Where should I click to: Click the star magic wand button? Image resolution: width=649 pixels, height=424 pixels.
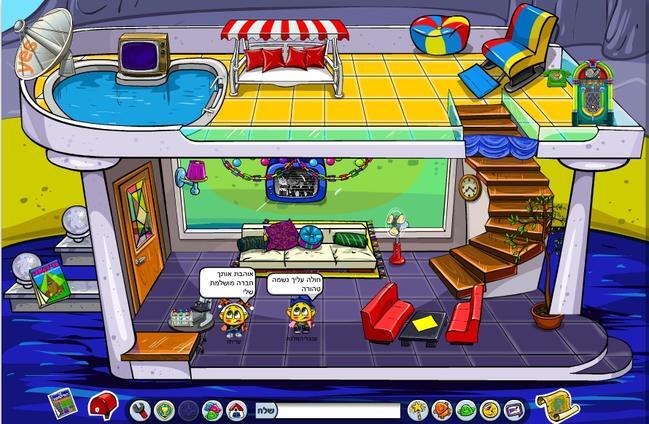click(x=418, y=409)
